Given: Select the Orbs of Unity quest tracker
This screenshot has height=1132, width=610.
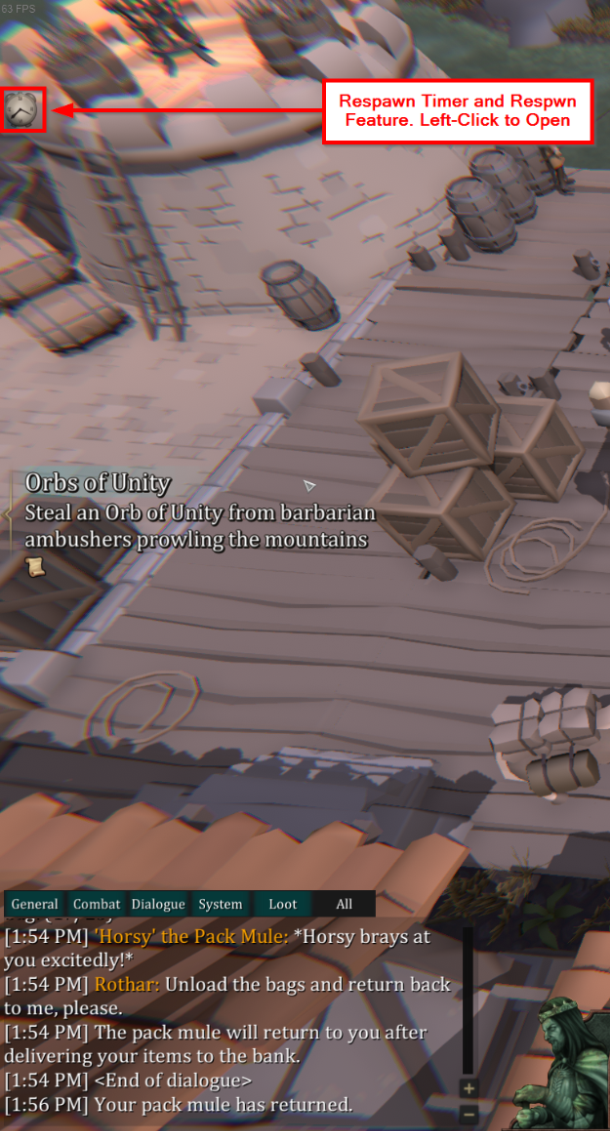Looking at the screenshot, I should point(97,482).
